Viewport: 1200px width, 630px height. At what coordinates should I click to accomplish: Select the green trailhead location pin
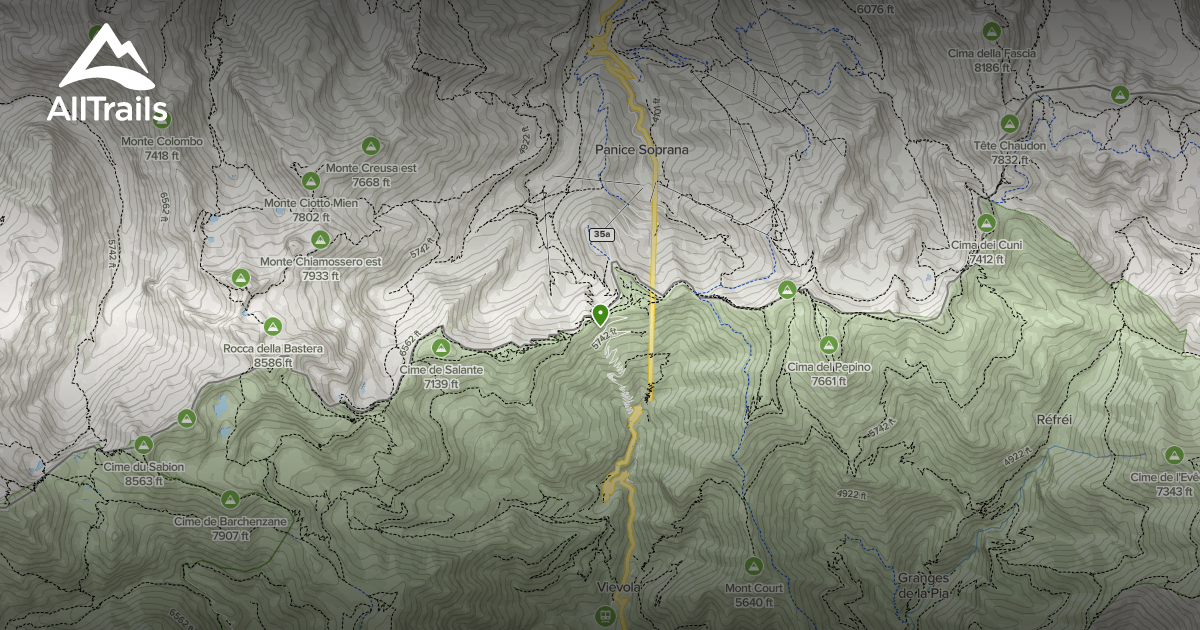[600, 316]
